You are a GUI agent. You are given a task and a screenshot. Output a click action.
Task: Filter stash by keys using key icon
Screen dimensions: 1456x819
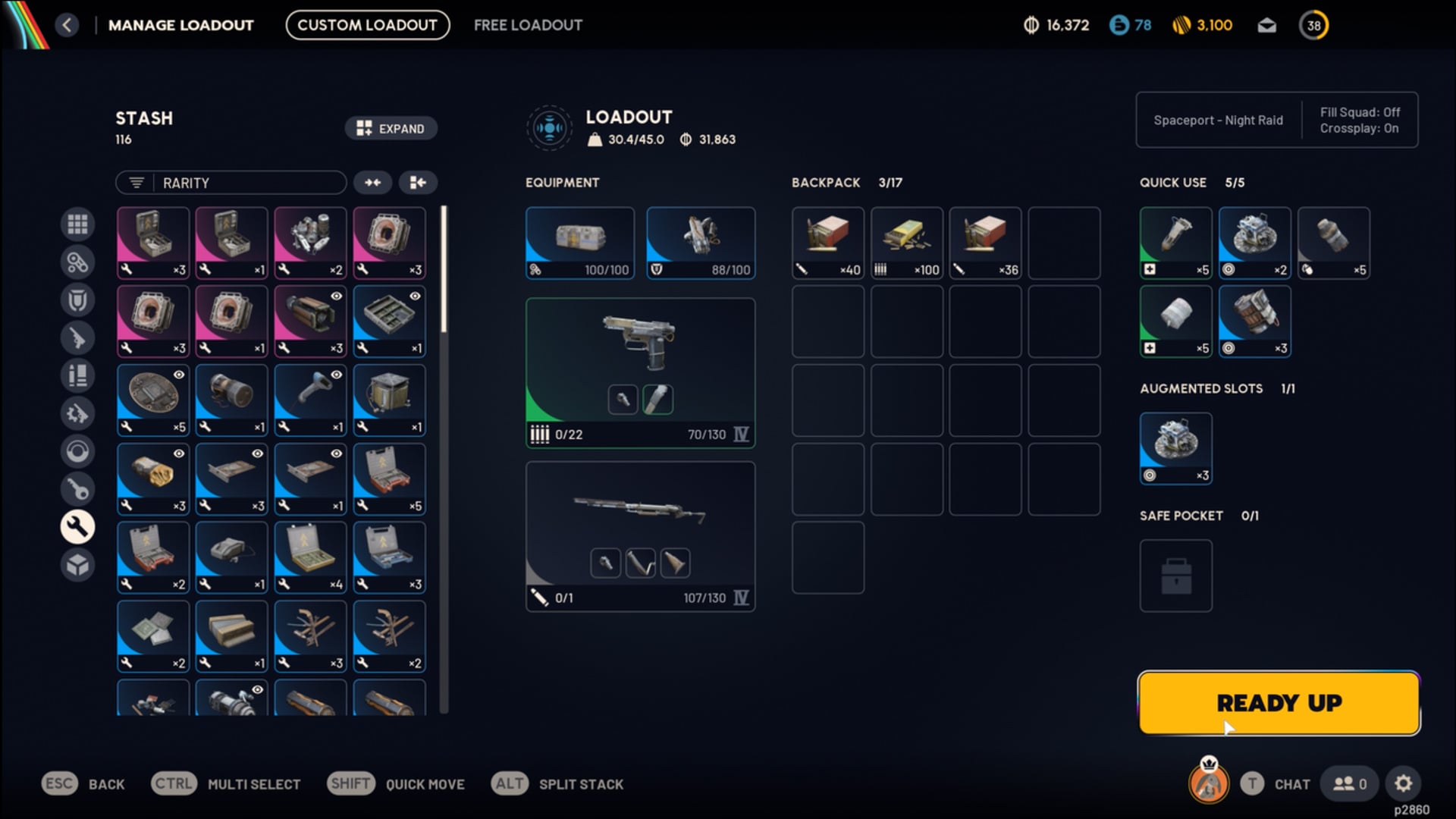[x=78, y=489]
